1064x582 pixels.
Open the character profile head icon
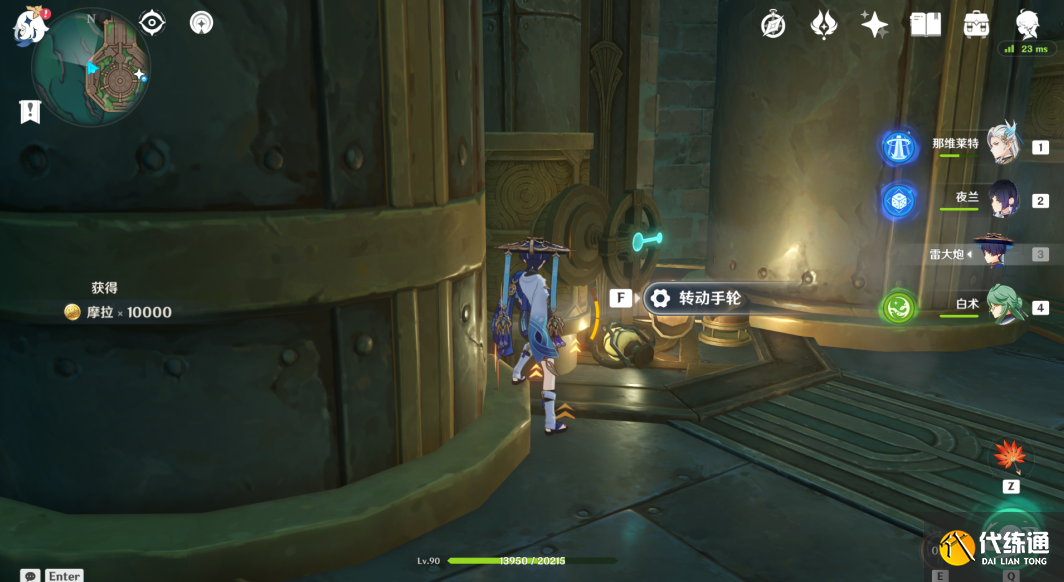click(1027, 24)
